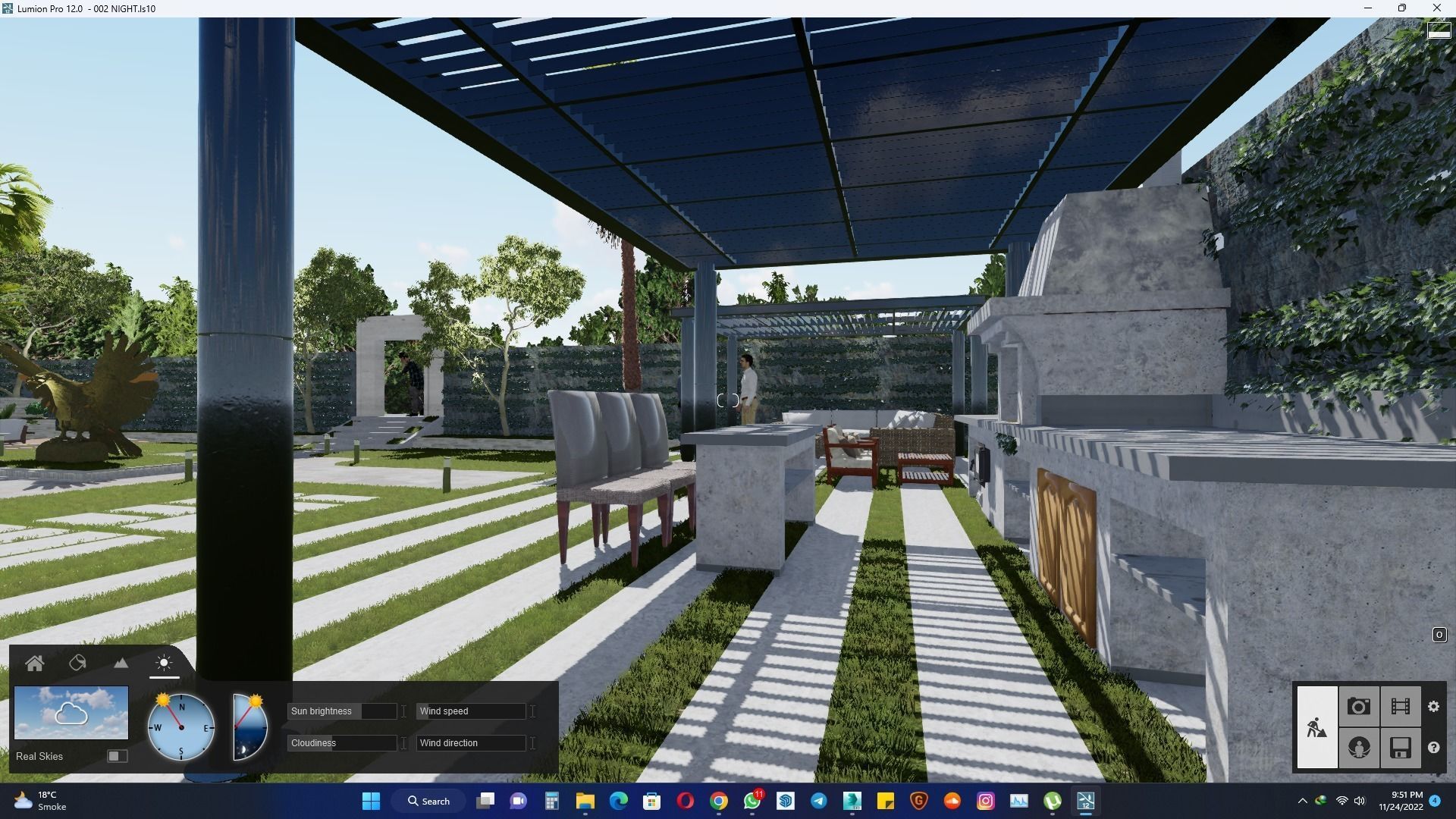Open the Files menu using the floppy disk icon

click(1400, 748)
